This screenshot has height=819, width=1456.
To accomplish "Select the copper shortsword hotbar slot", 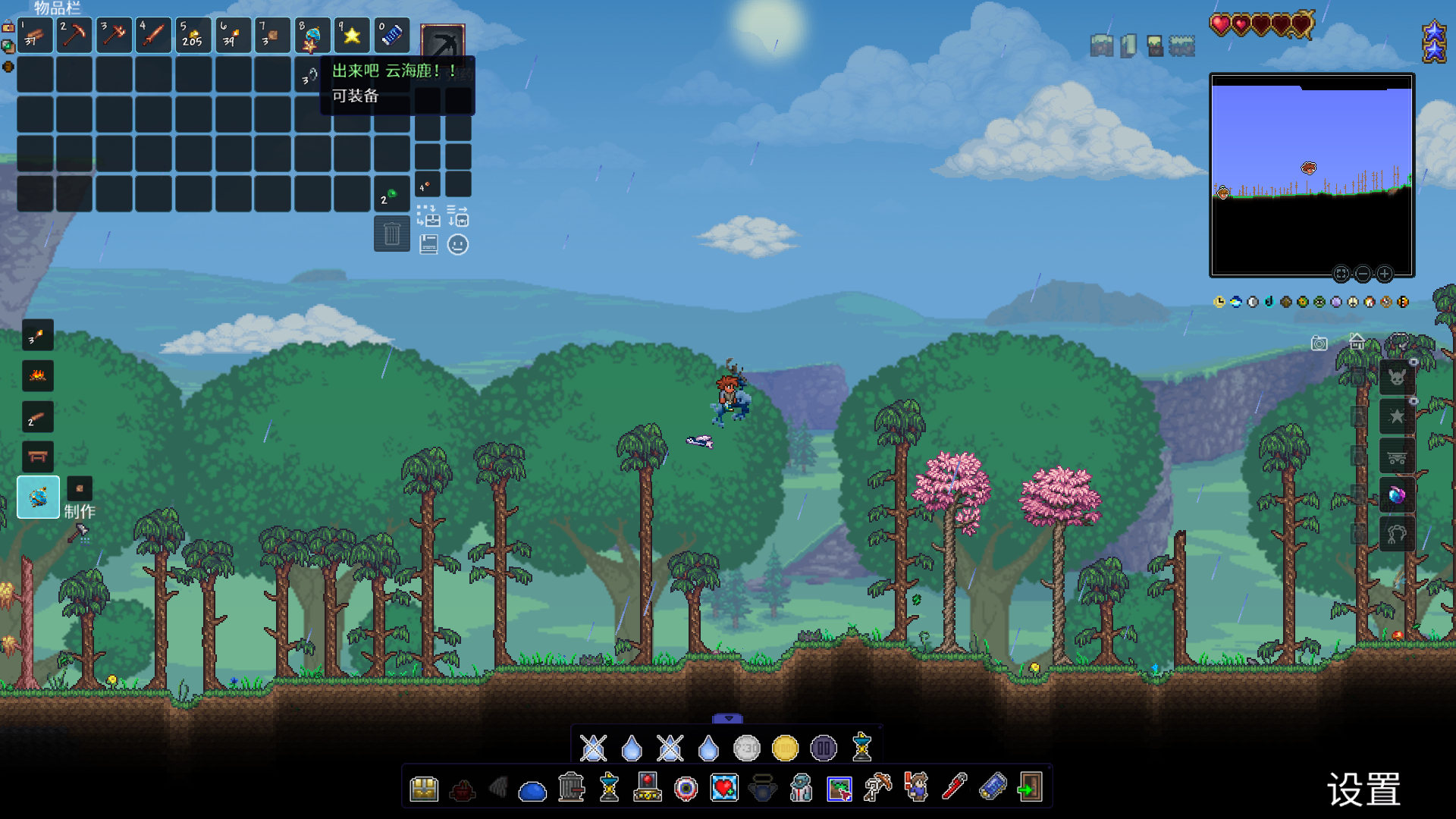I will point(153,35).
